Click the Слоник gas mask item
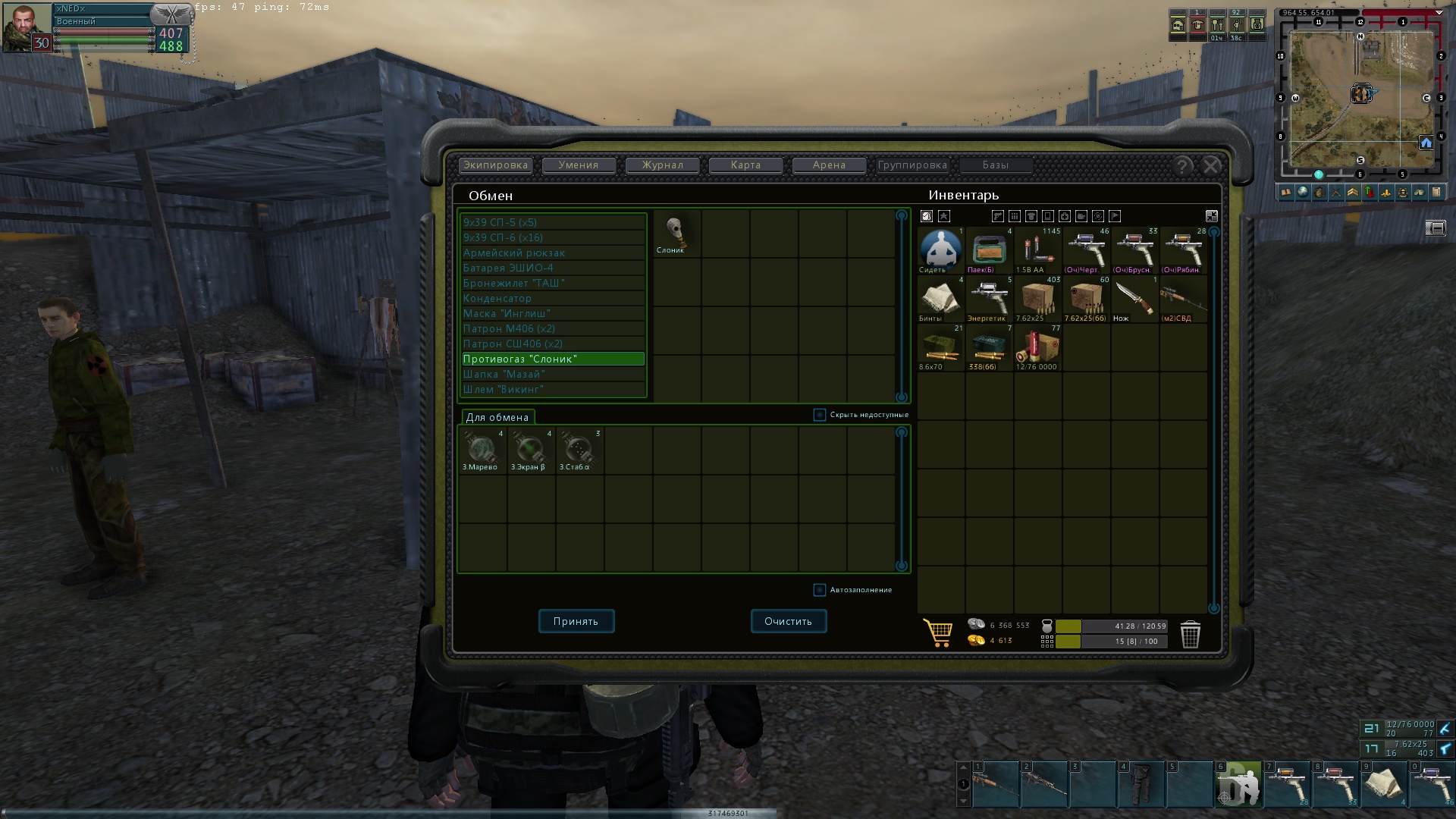 (x=675, y=234)
